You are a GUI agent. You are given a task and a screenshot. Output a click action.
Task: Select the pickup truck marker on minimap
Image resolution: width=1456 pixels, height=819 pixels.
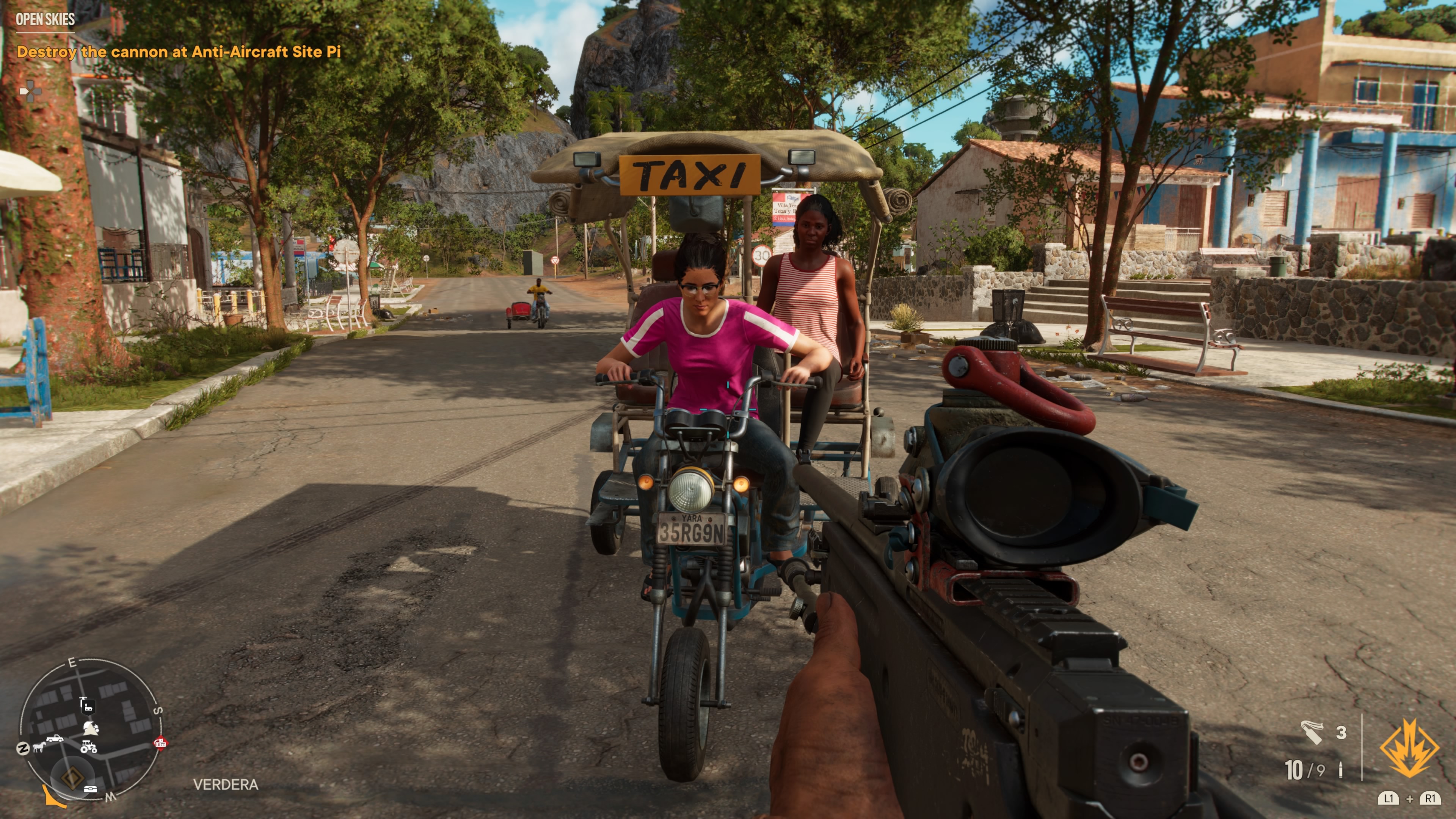click(55, 738)
